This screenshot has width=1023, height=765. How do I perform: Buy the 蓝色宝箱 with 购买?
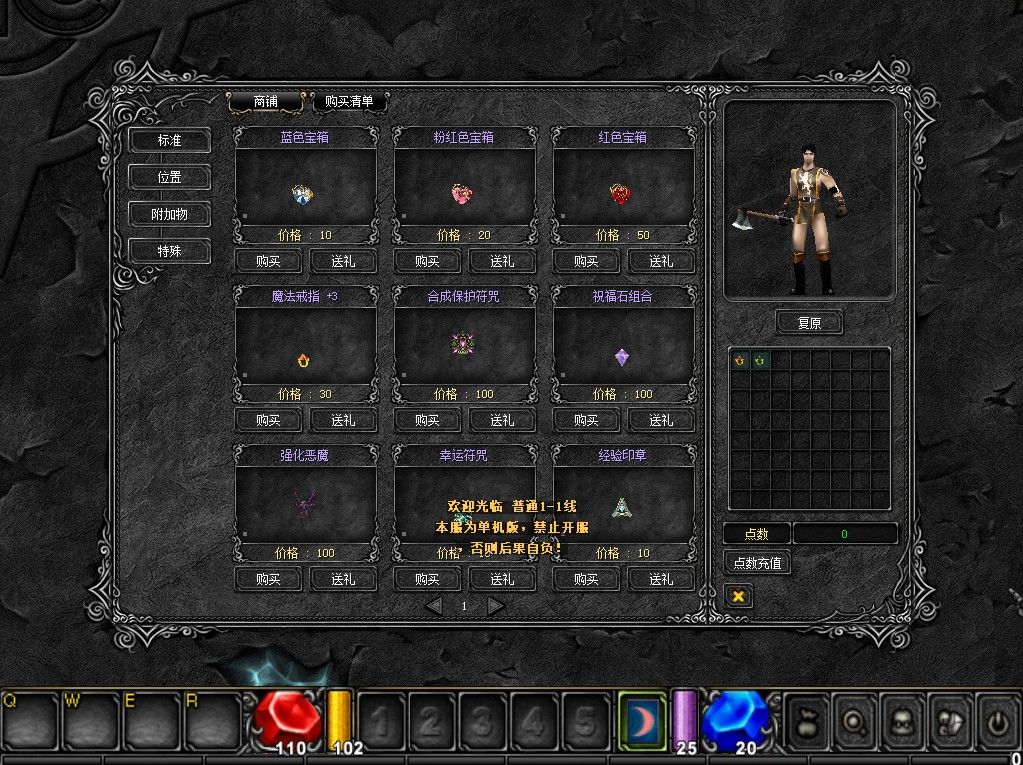click(268, 261)
